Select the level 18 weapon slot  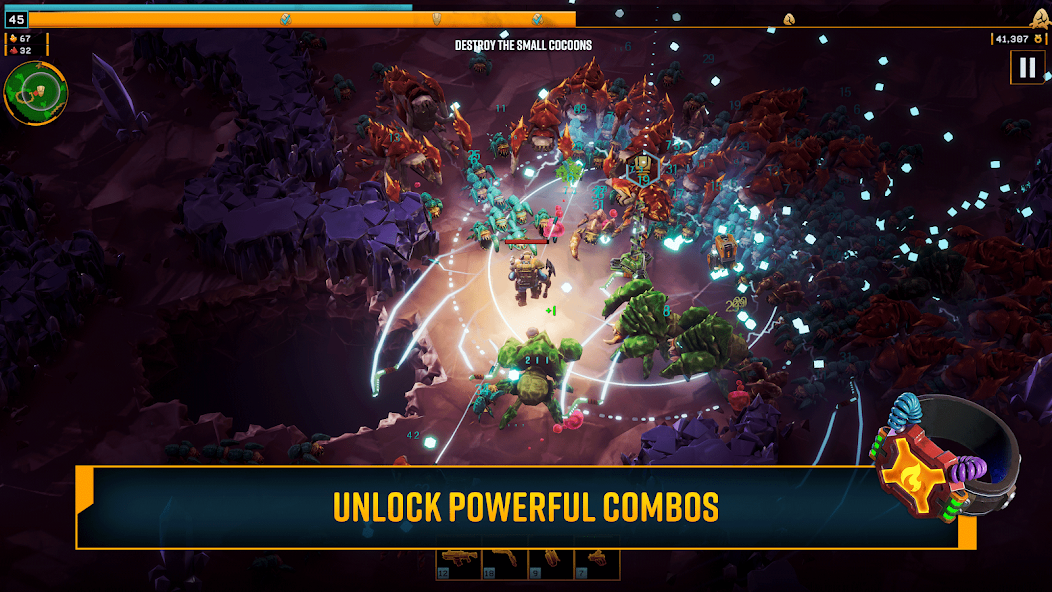tap(504, 564)
